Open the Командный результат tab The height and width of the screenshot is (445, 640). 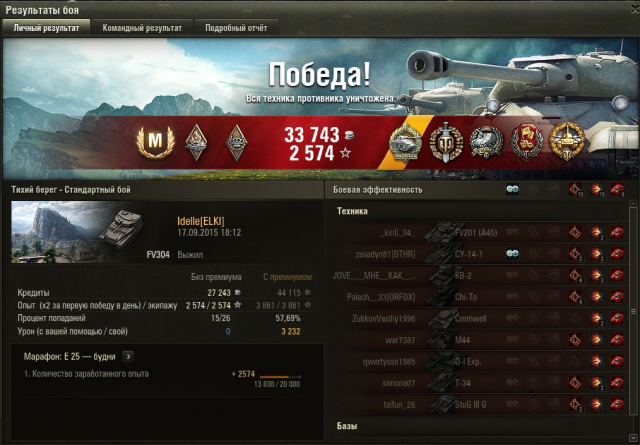pyautogui.click(x=142, y=28)
